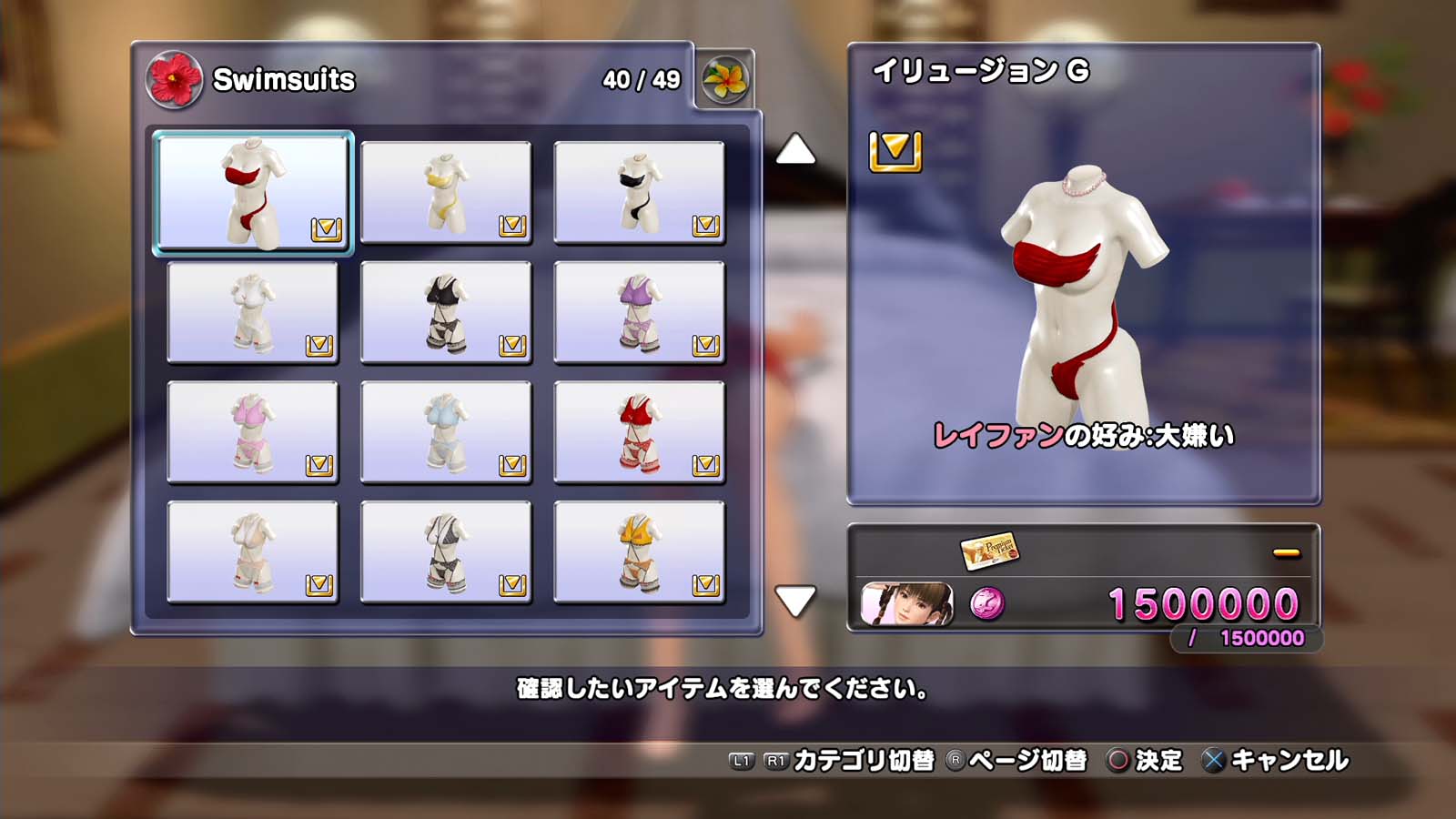Select the pink lingerie swimsuit
This screenshot has width=1456, height=819.
pyautogui.click(x=253, y=432)
